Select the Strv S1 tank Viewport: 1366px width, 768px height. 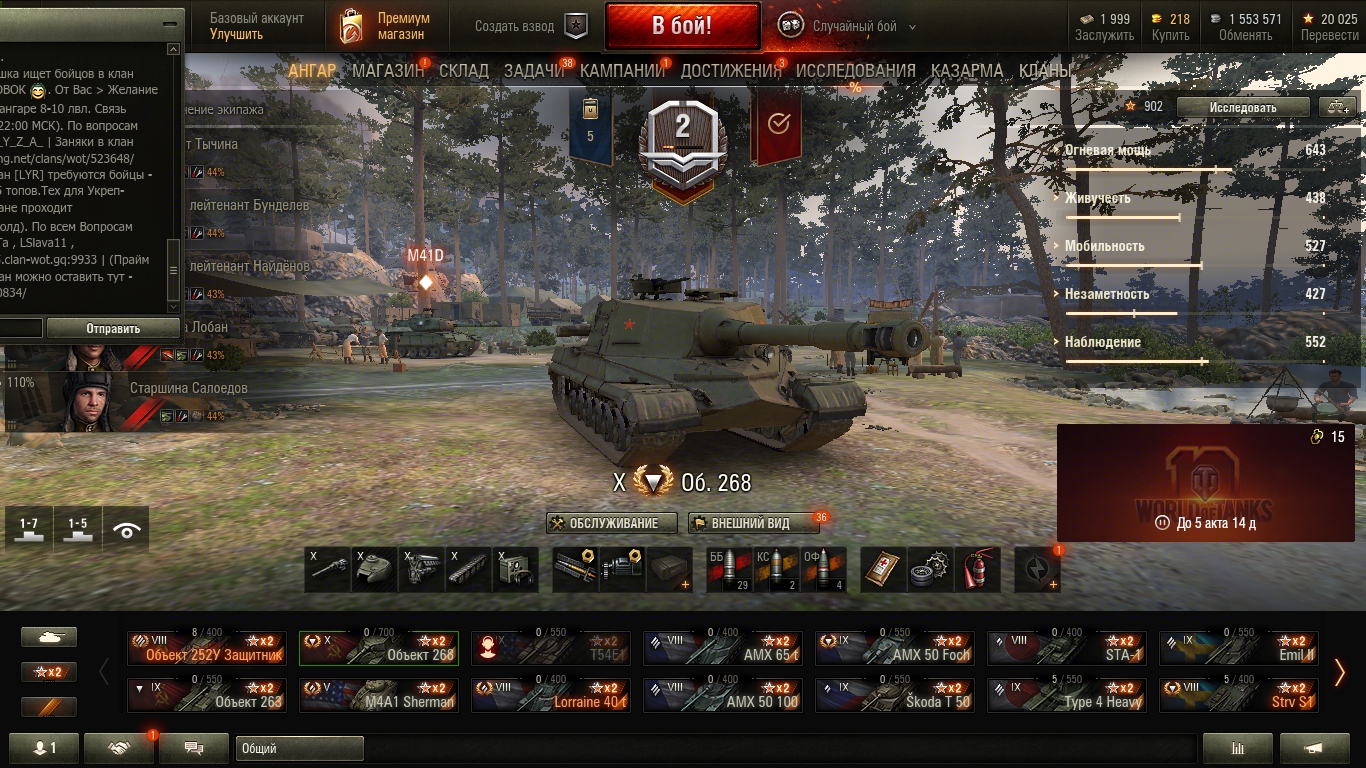pyautogui.click(x=1239, y=695)
